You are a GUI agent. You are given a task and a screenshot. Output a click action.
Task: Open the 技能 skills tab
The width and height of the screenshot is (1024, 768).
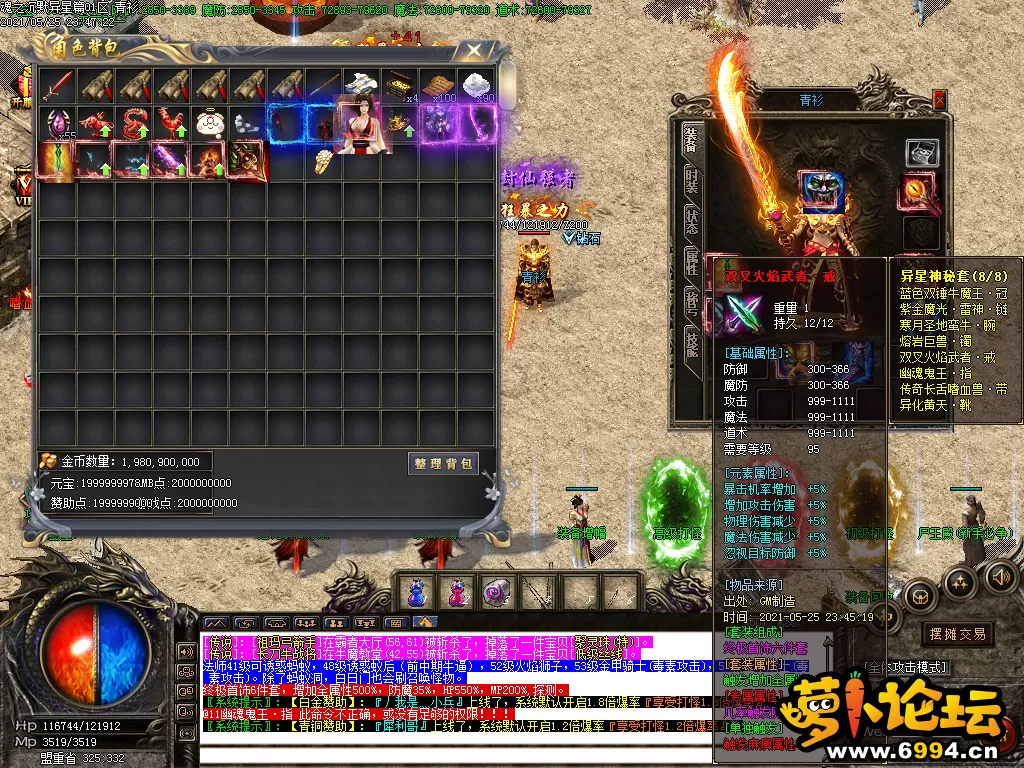click(691, 343)
